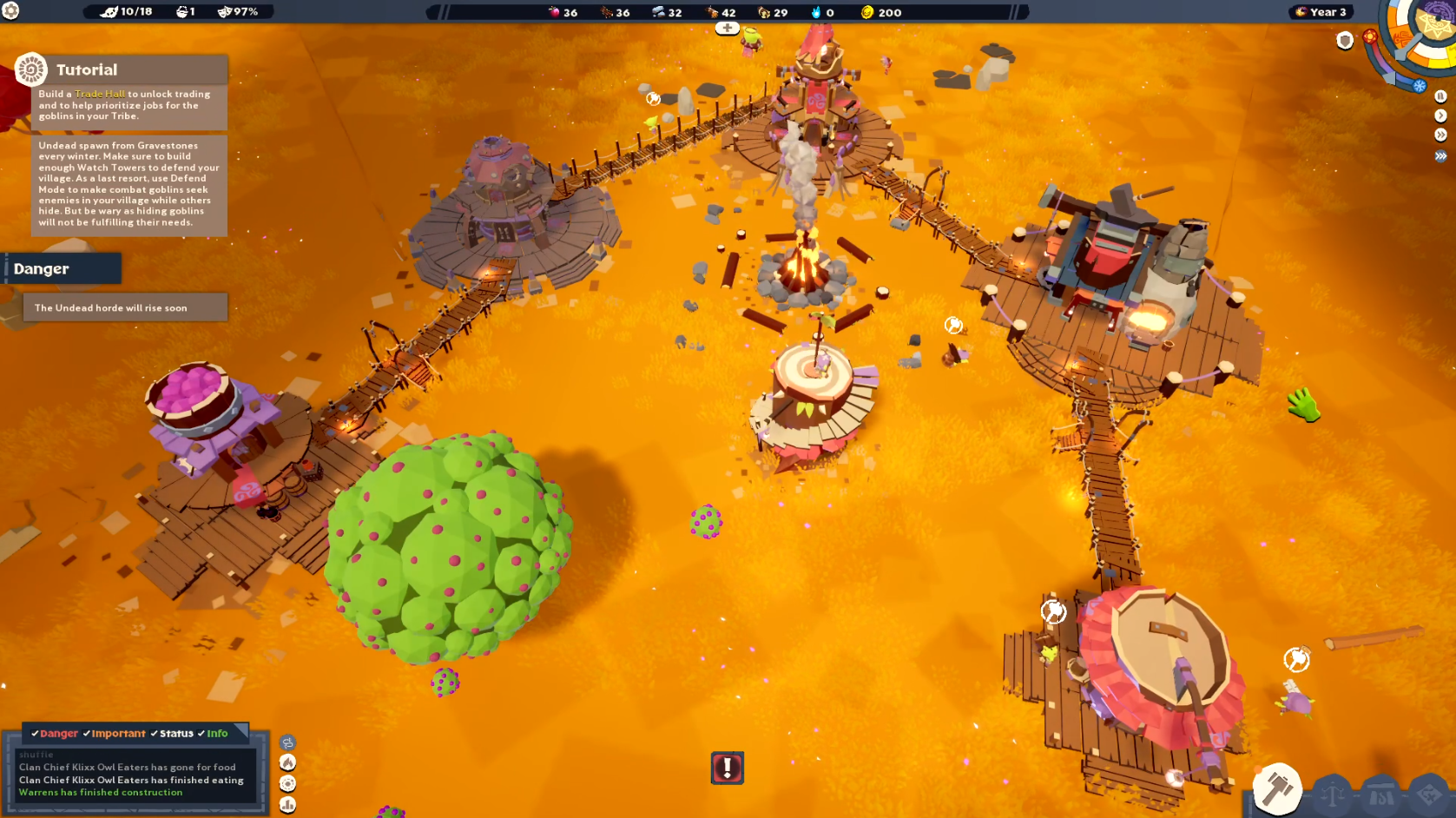Toggle the Info log filter
This screenshot has height=818, width=1456.
coord(213,734)
